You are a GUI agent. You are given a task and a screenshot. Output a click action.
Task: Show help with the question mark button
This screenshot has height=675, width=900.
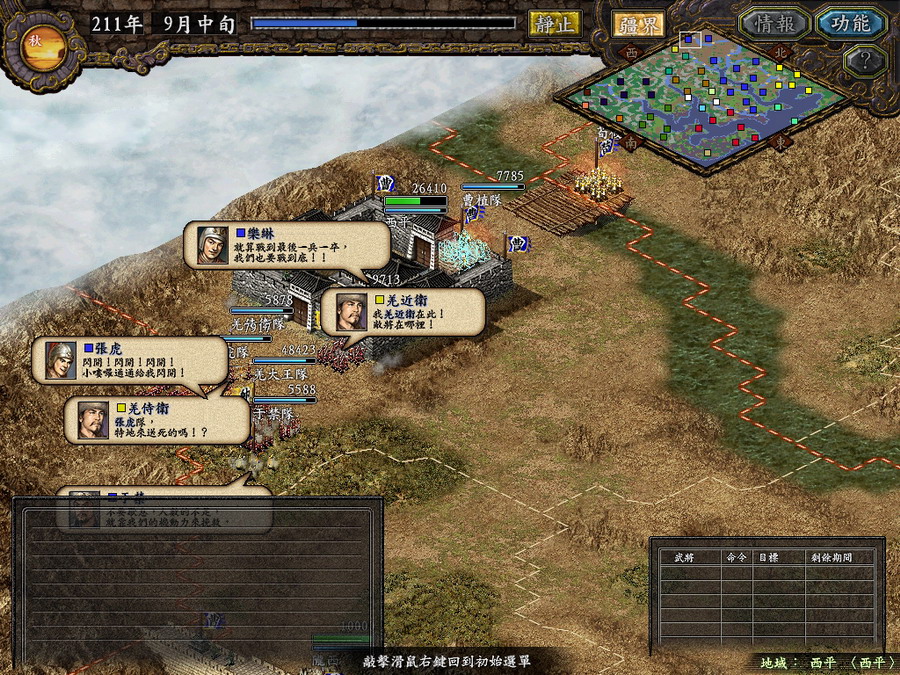pyautogui.click(x=865, y=61)
